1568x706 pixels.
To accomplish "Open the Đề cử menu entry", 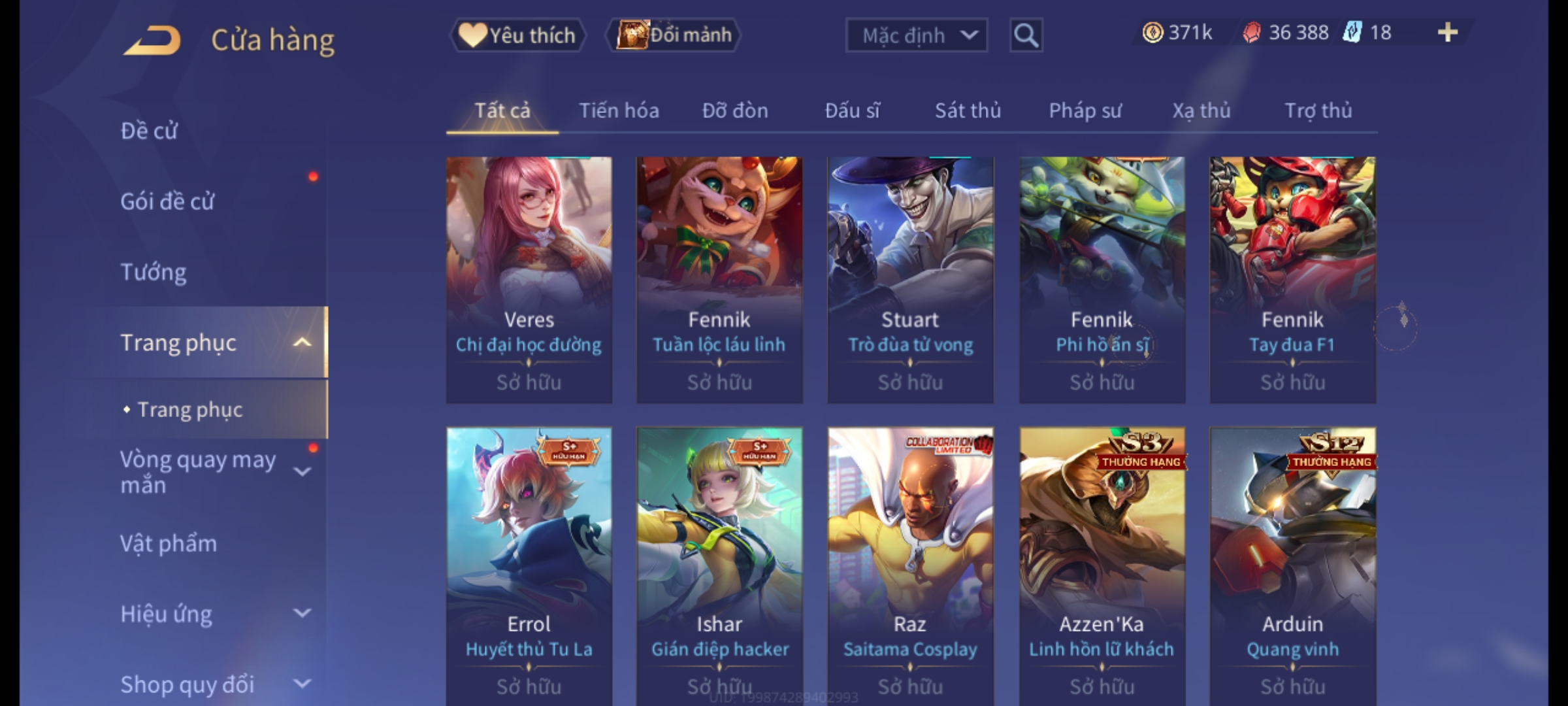I will pyautogui.click(x=149, y=131).
